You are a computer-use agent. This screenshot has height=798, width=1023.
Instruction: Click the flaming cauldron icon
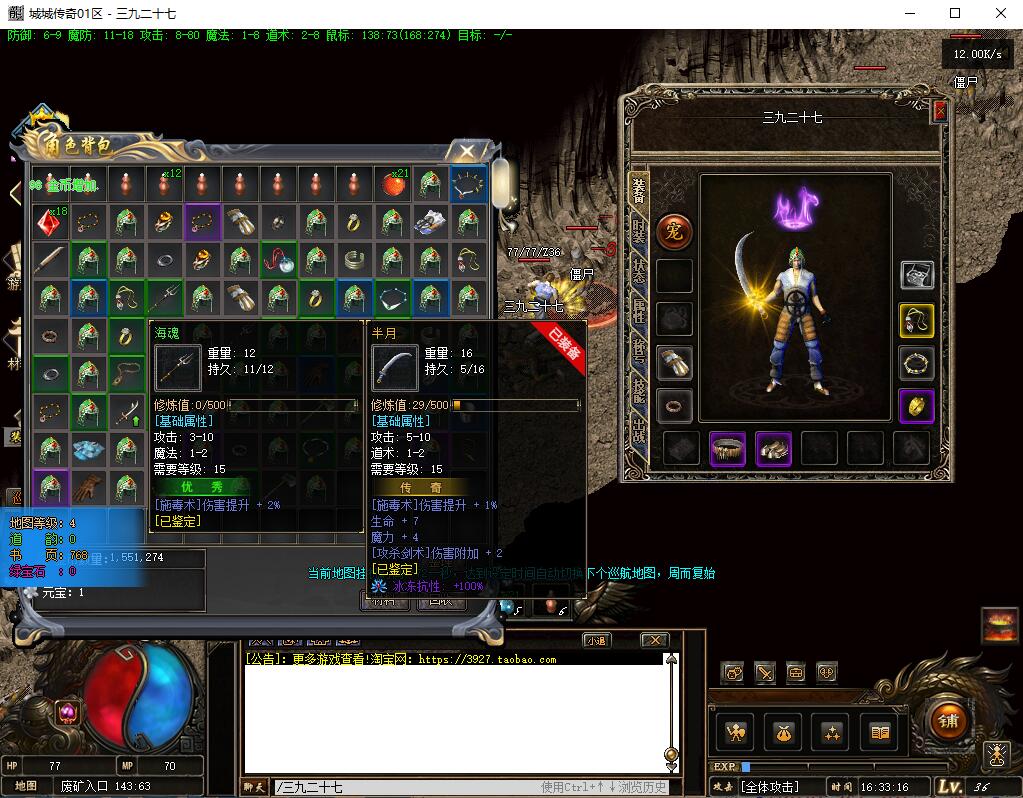[999, 625]
